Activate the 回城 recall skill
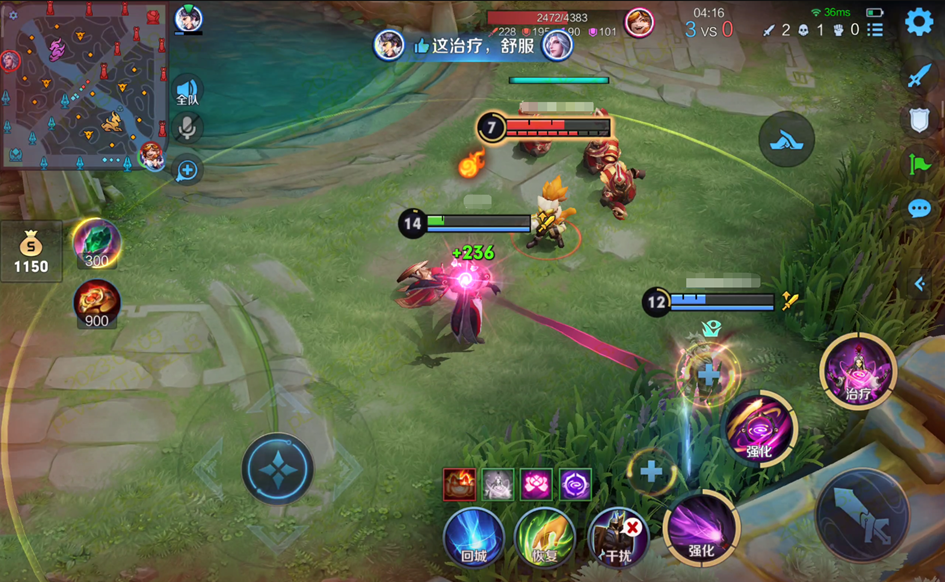The image size is (945, 582). [x=473, y=537]
